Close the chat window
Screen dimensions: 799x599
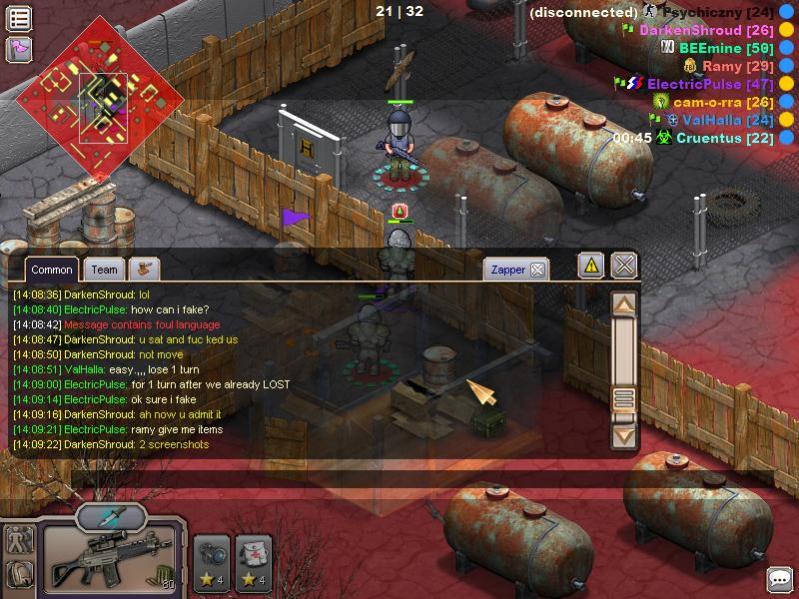pos(624,265)
